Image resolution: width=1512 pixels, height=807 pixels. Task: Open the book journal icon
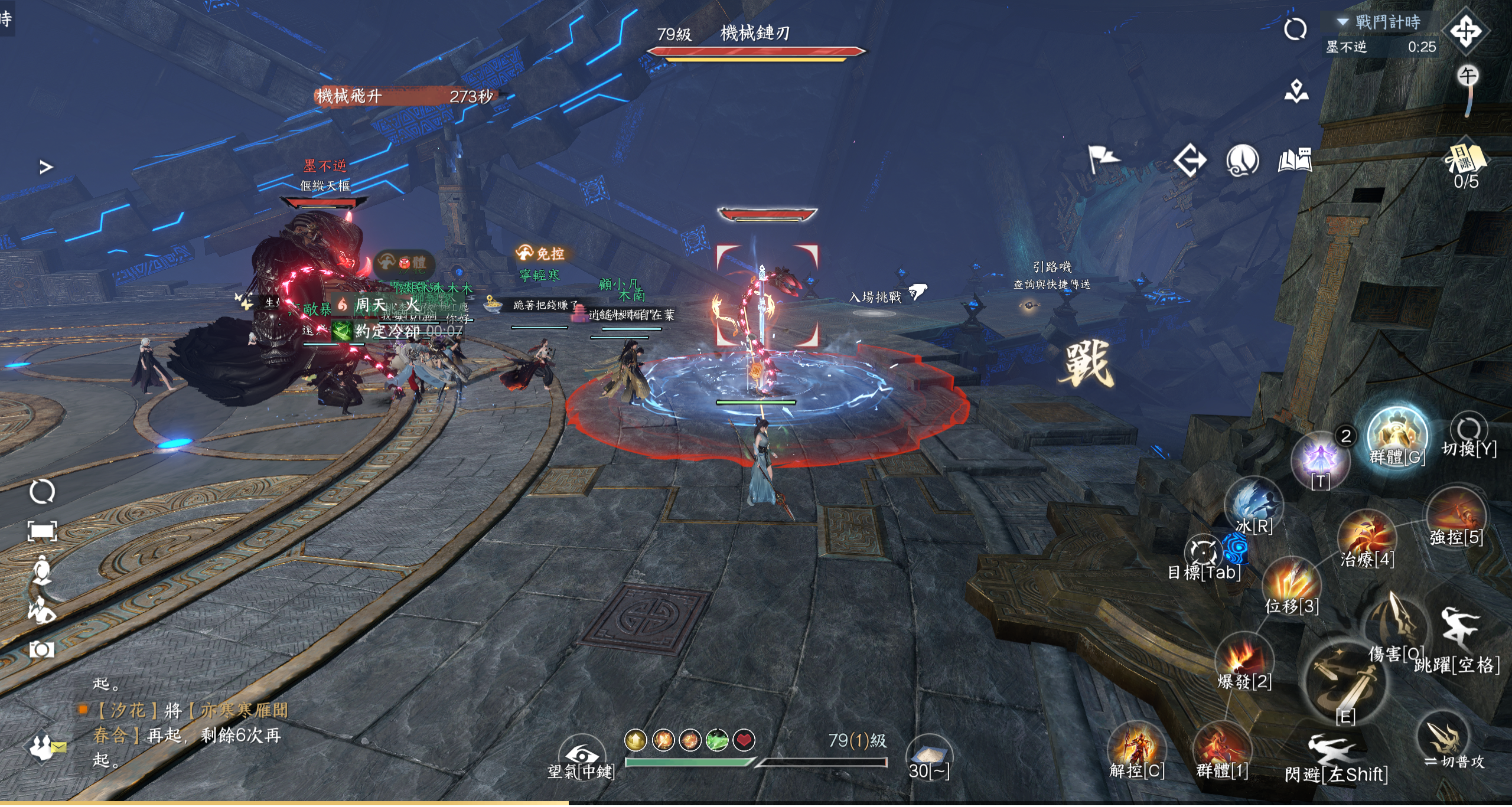coord(1295,161)
